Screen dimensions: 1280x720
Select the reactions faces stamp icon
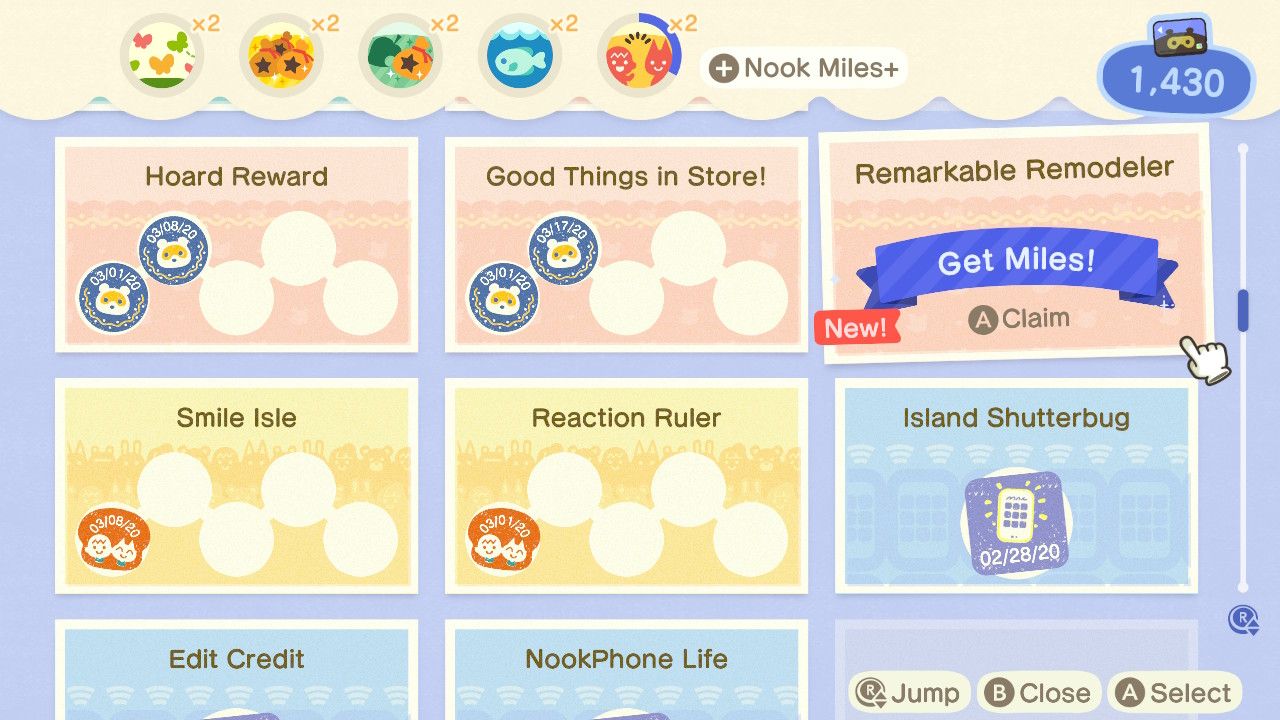pyautogui.click(x=640, y=55)
